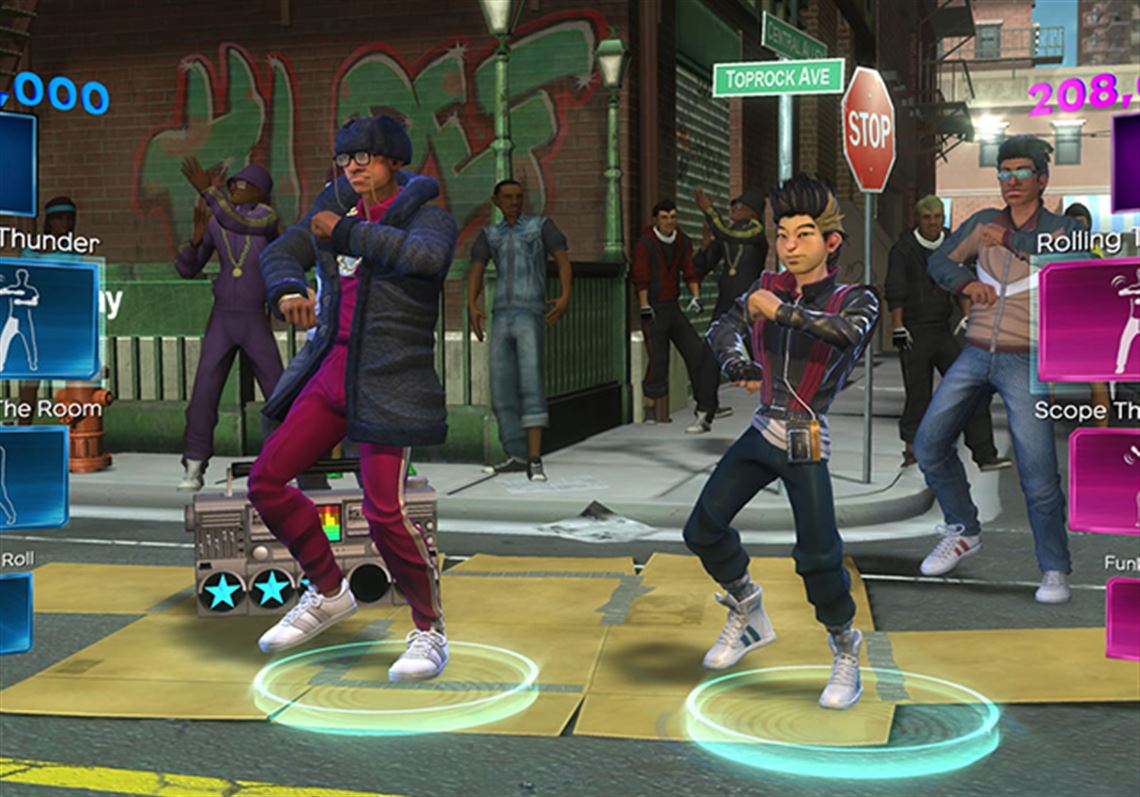Viewport: 1140px width, 797px height.
Task: Select the blue Rolling Thunder move card
Action: pos(48,318)
